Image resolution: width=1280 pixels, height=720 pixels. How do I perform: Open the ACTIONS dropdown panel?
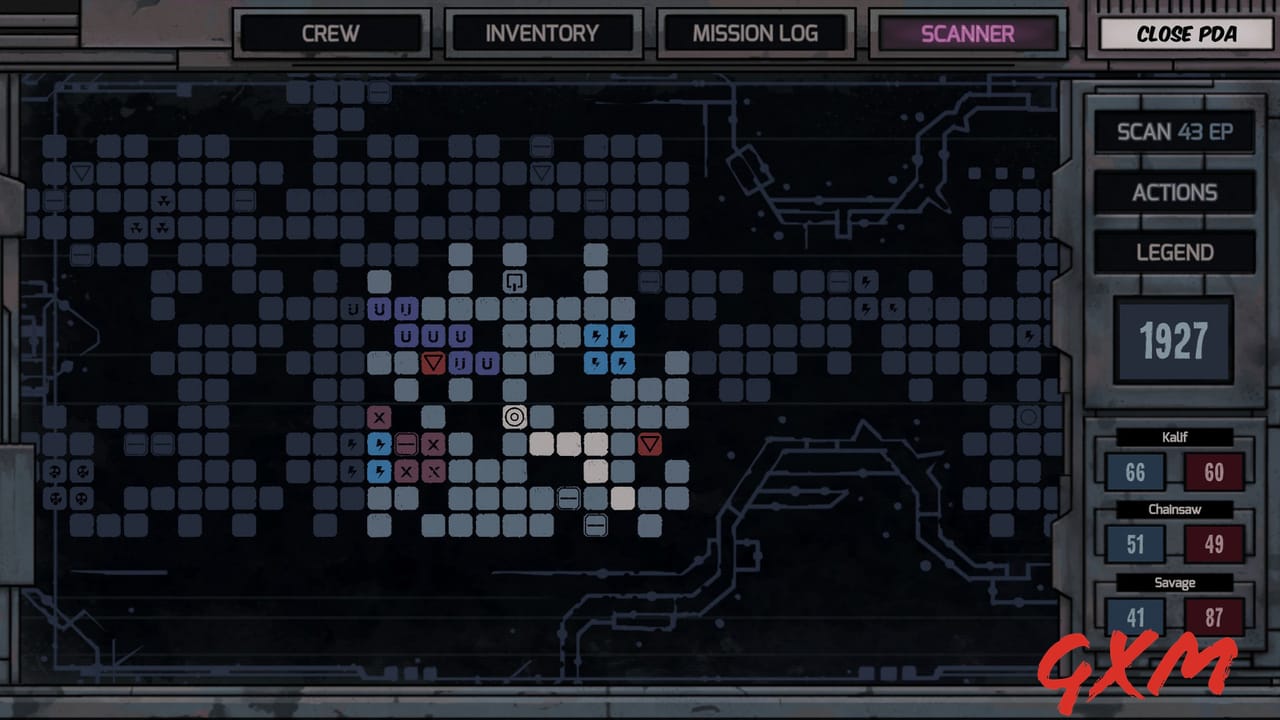1174,192
